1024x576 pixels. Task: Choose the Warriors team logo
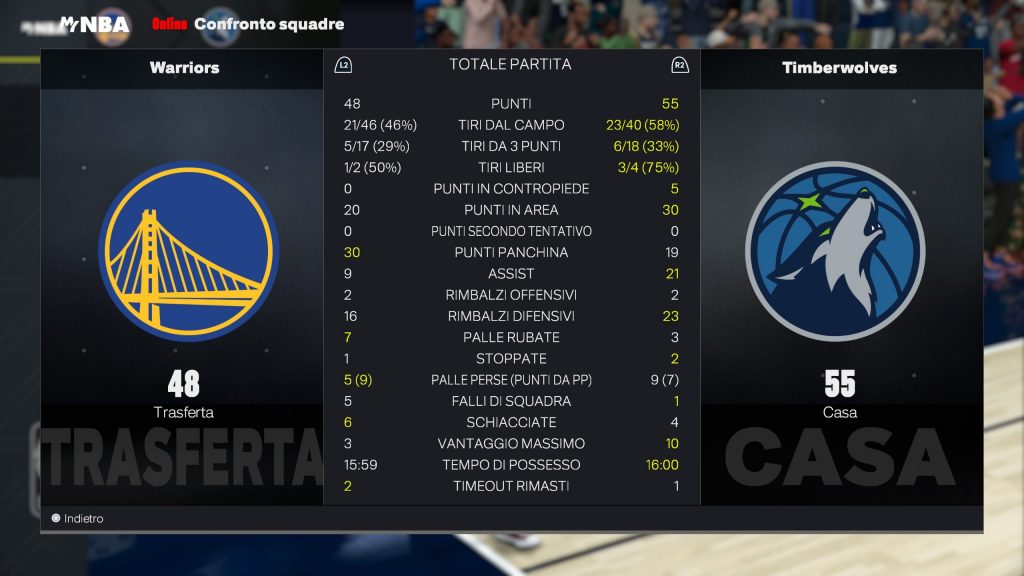pyautogui.click(x=190, y=251)
